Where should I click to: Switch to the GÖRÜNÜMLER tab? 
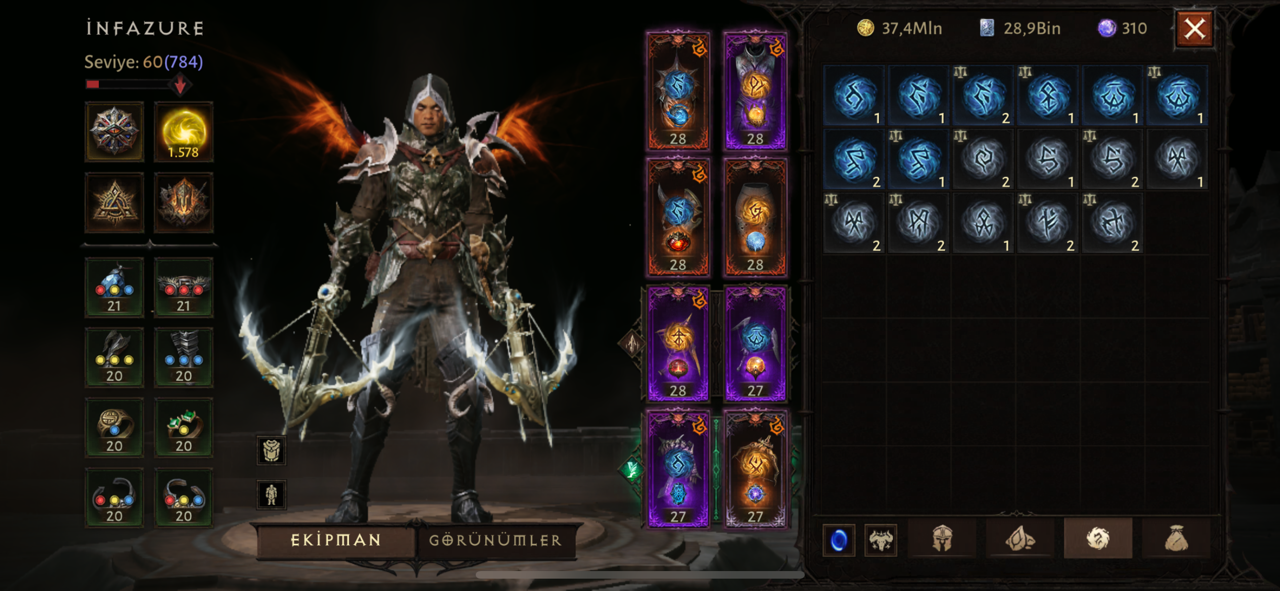click(x=496, y=540)
